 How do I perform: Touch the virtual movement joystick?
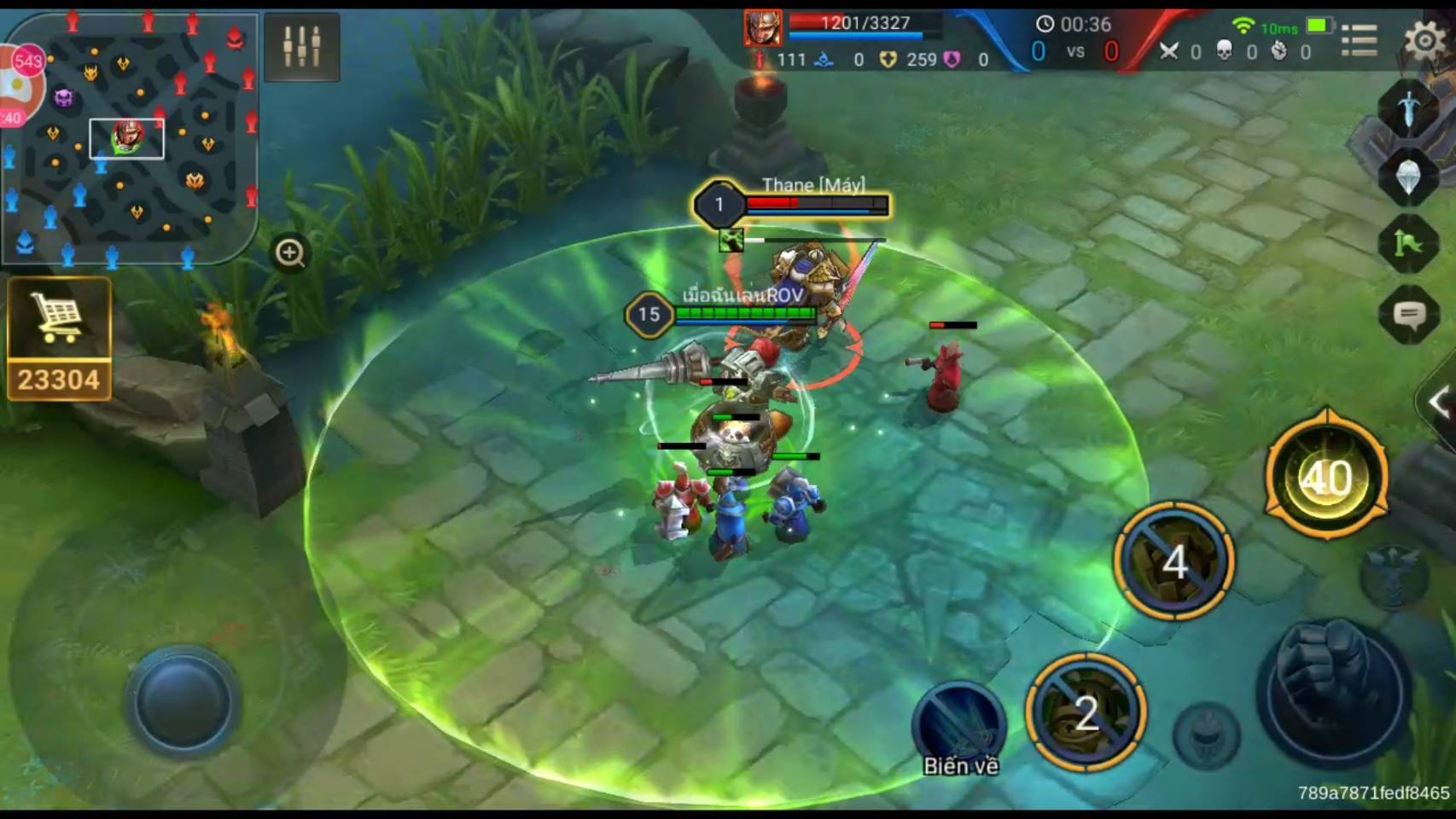(183, 701)
